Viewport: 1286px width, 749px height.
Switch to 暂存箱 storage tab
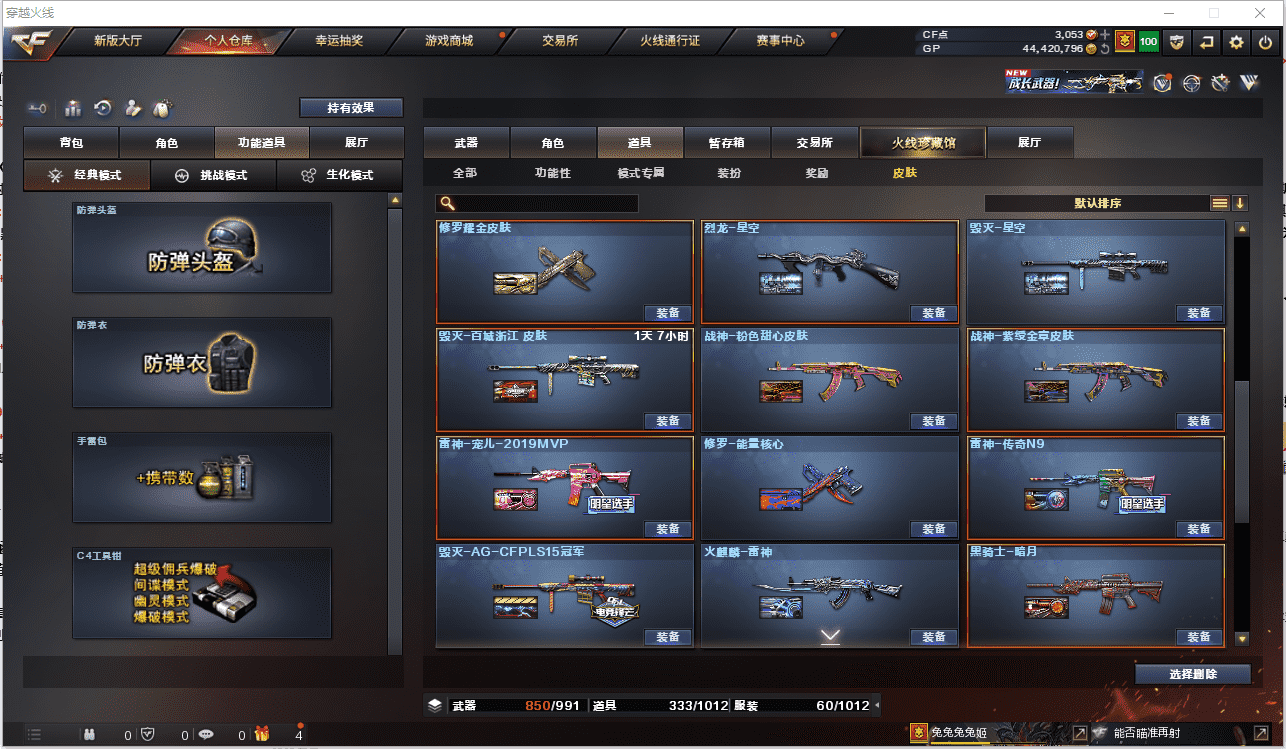click(x=726, y=143)
